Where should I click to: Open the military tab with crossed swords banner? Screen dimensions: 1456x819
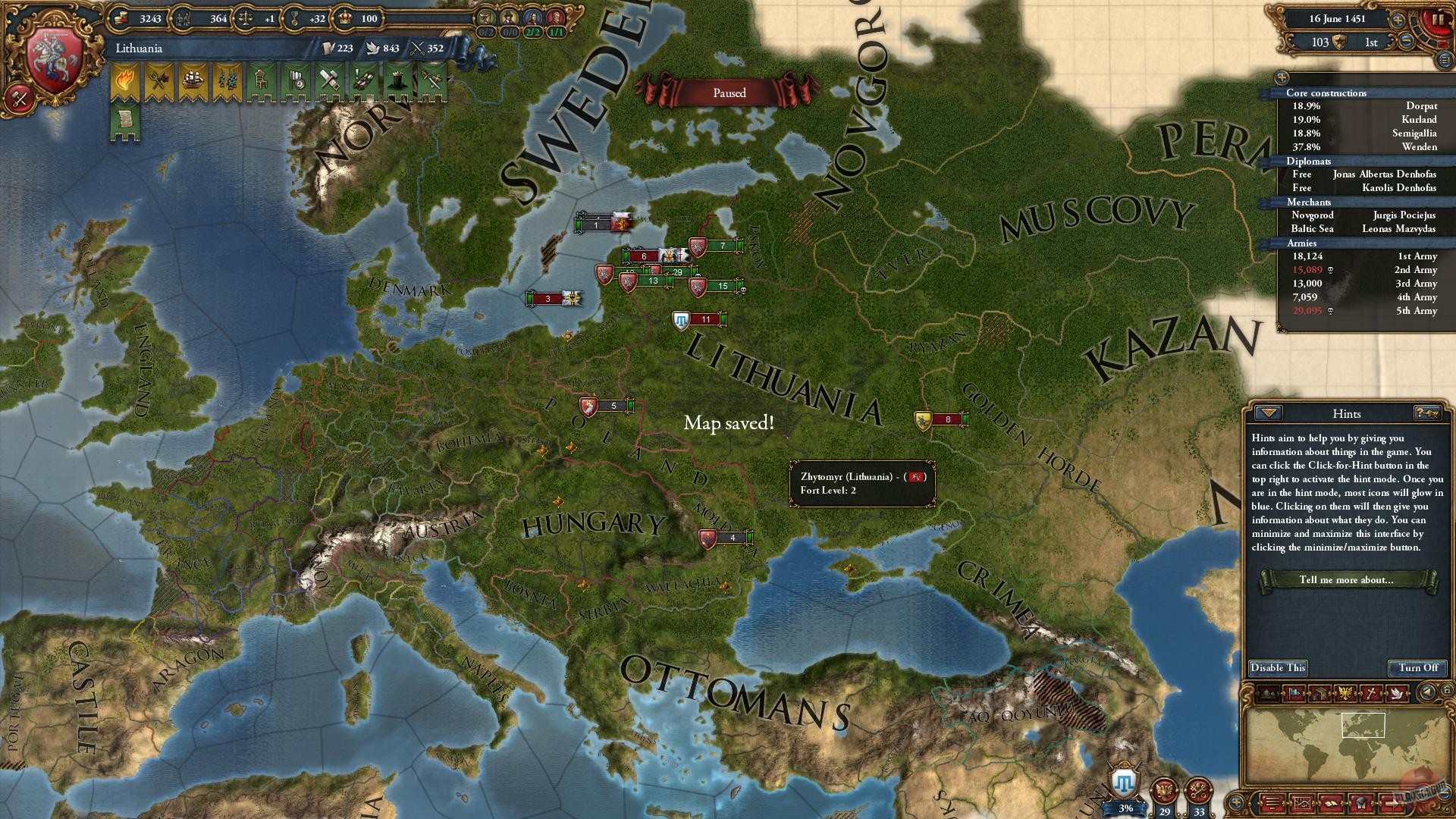(432, 80)
